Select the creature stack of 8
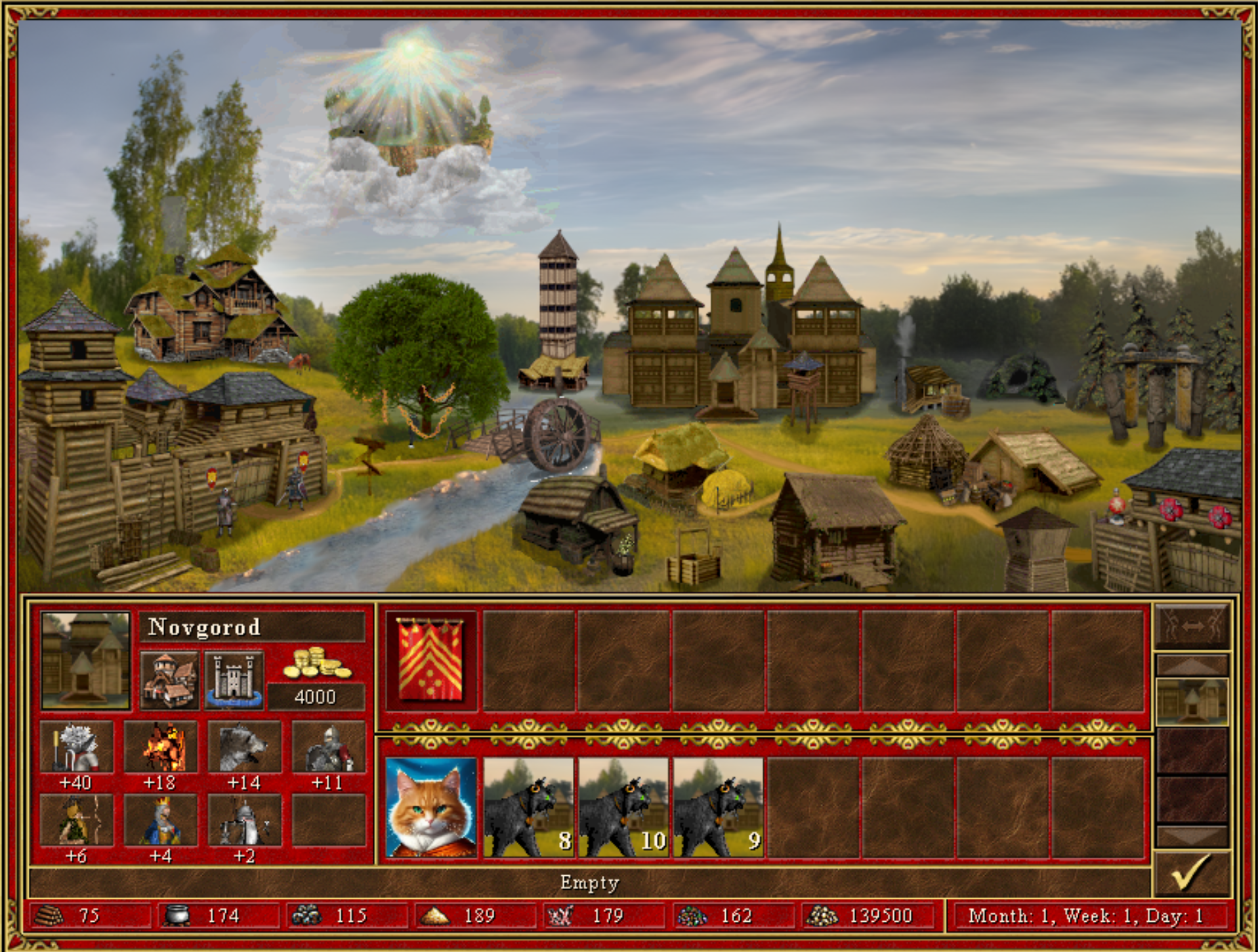The width and height of the screenshot is (1258, 952). click(x=528, y=808)
